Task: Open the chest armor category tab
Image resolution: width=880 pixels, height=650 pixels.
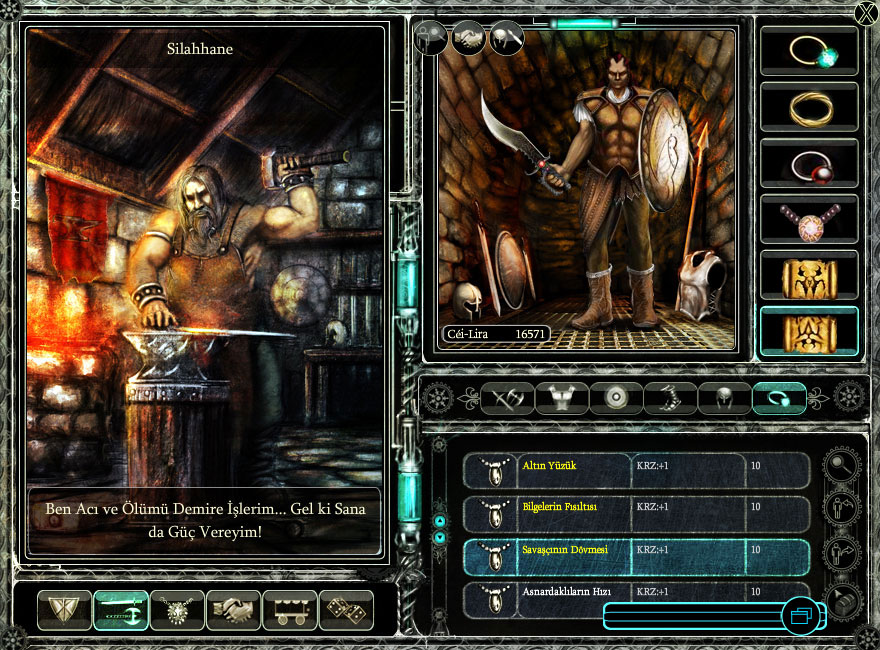Action: coord(561,399)
